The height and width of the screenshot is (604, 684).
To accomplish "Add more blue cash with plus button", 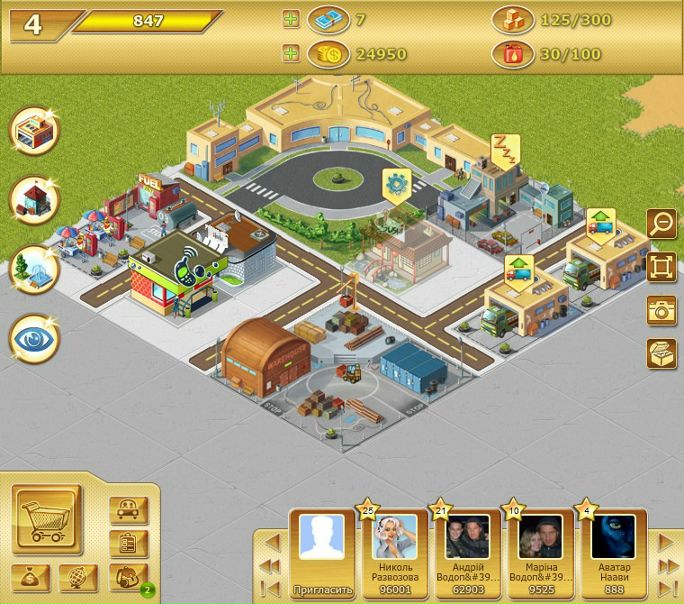I will pyautogui.click(x=291, y=19).
